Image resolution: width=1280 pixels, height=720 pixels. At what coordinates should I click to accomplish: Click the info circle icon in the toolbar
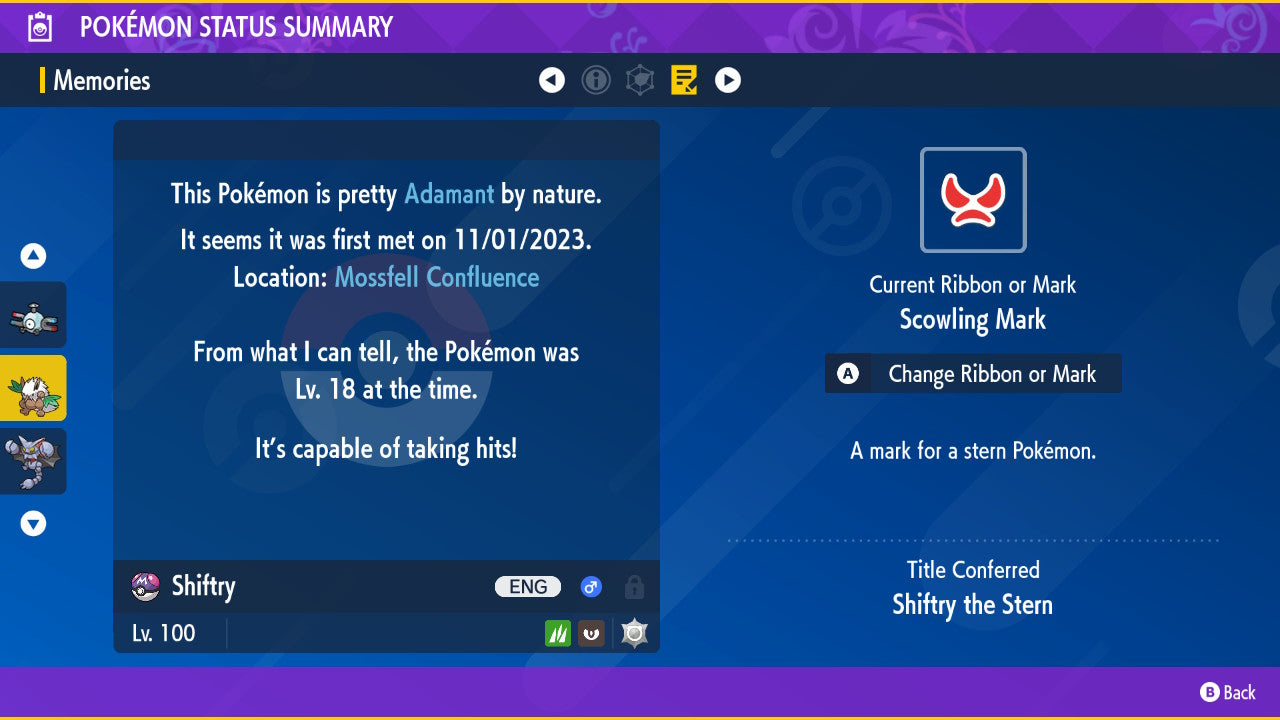point(596,80)
